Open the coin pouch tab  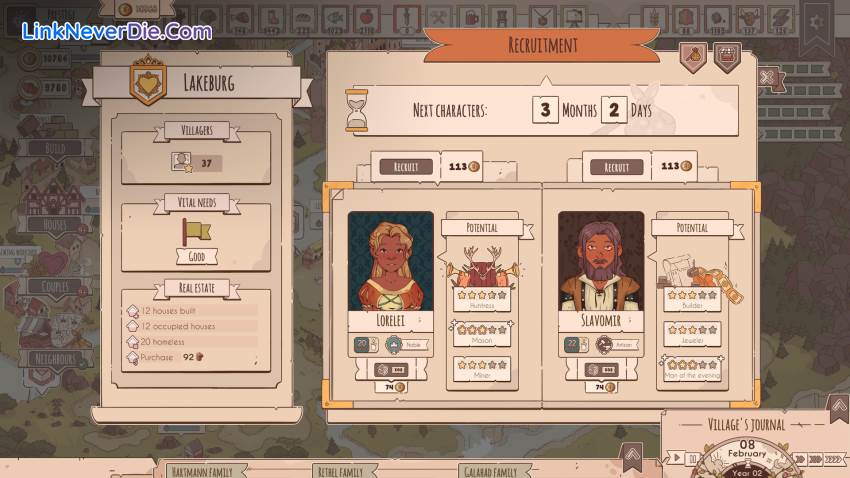(692, 56)
